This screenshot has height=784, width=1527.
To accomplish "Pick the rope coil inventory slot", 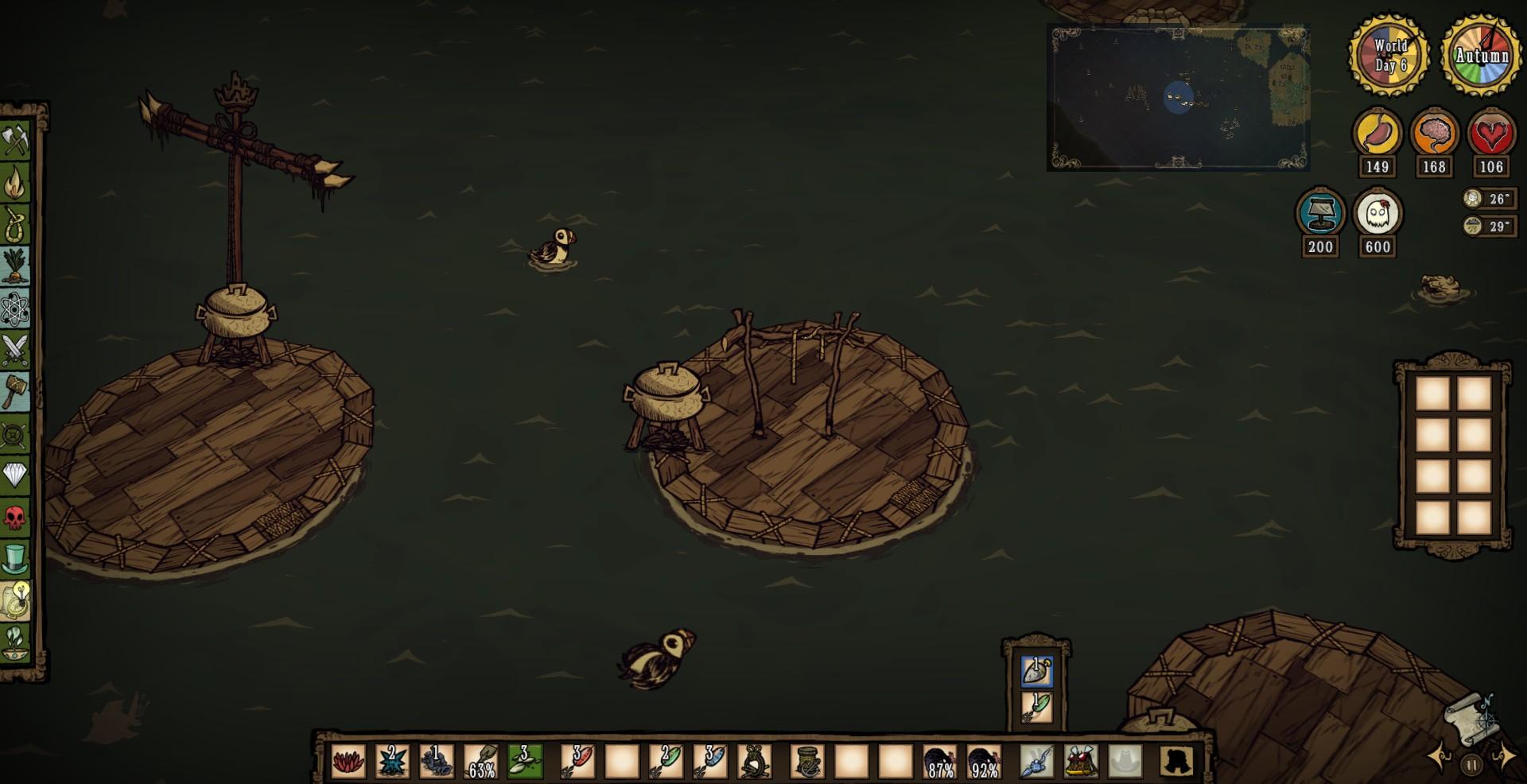I will (x=752, y=761).
